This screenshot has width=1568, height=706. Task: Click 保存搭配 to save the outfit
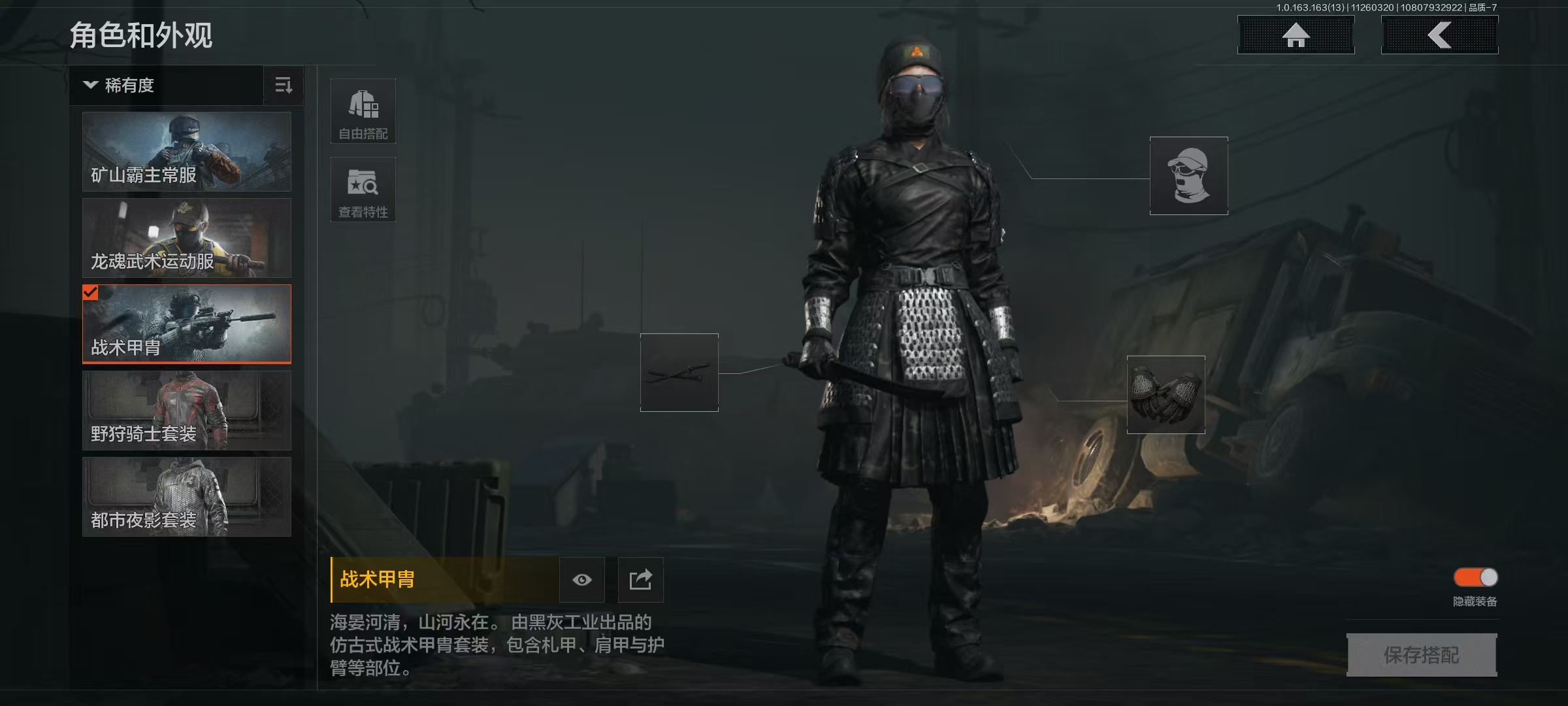pyautogui.click(x=1422, y=655)
